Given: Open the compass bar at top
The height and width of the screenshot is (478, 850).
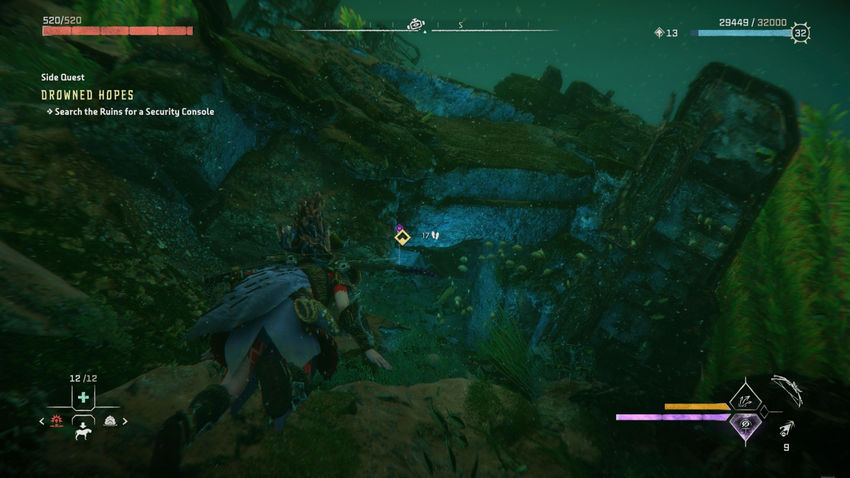Looking at the screenshot, I should tap(425, 27).
